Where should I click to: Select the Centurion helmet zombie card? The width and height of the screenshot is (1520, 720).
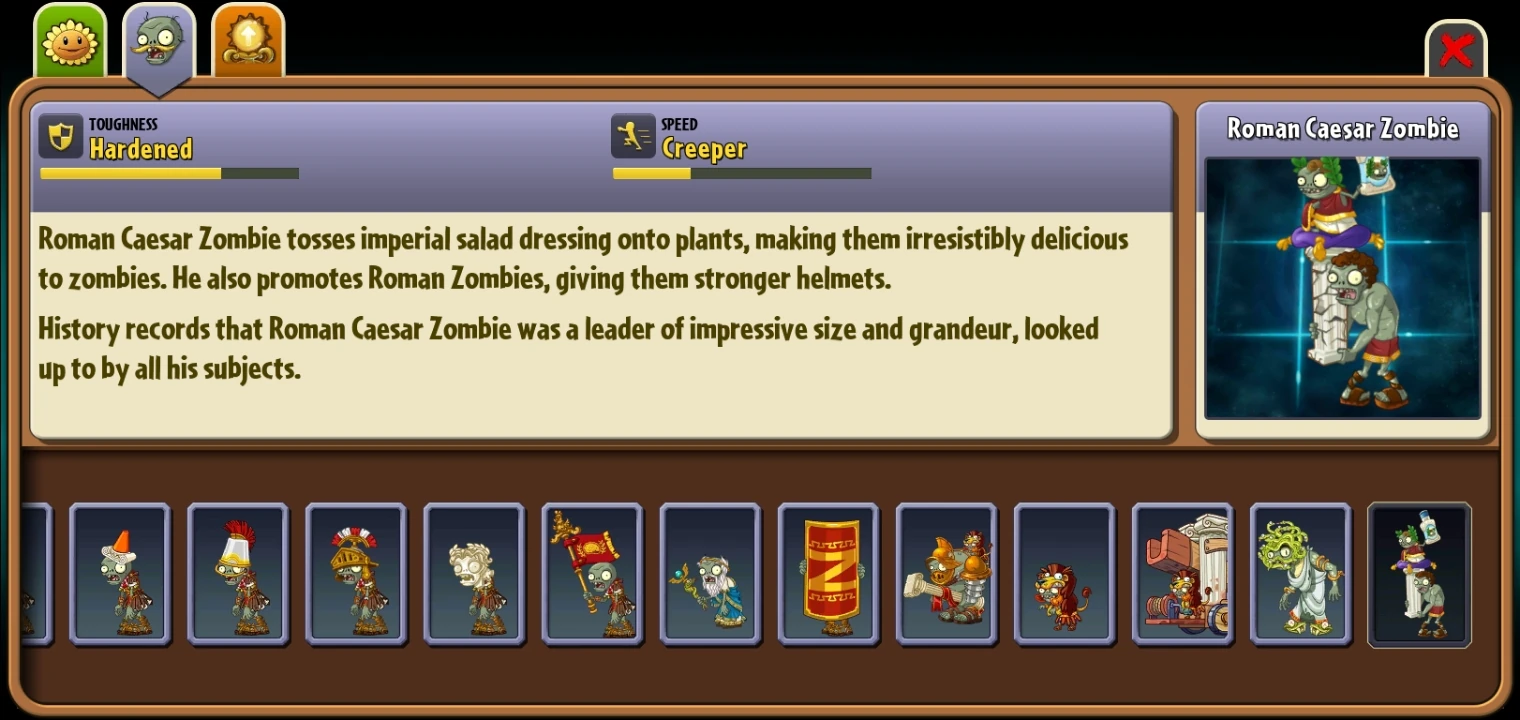tap(356, 575)
